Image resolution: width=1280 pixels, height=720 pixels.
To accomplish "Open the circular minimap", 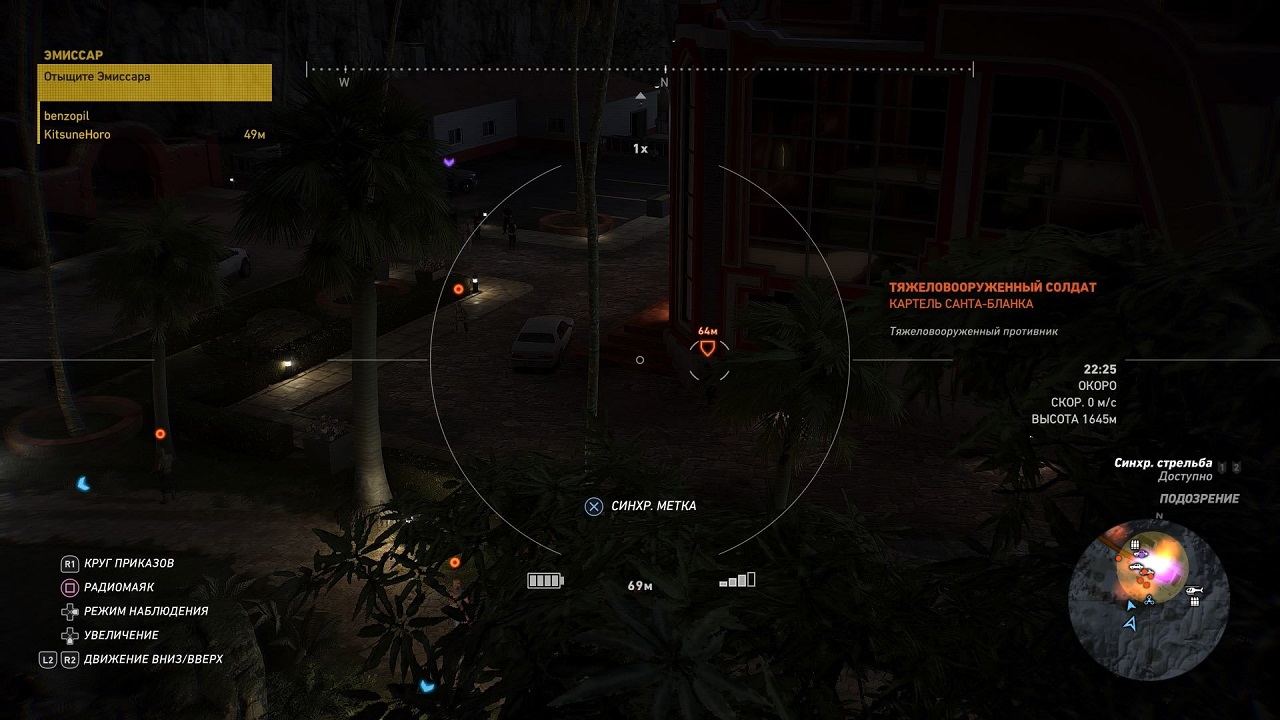I will [x=1140, y=588].
